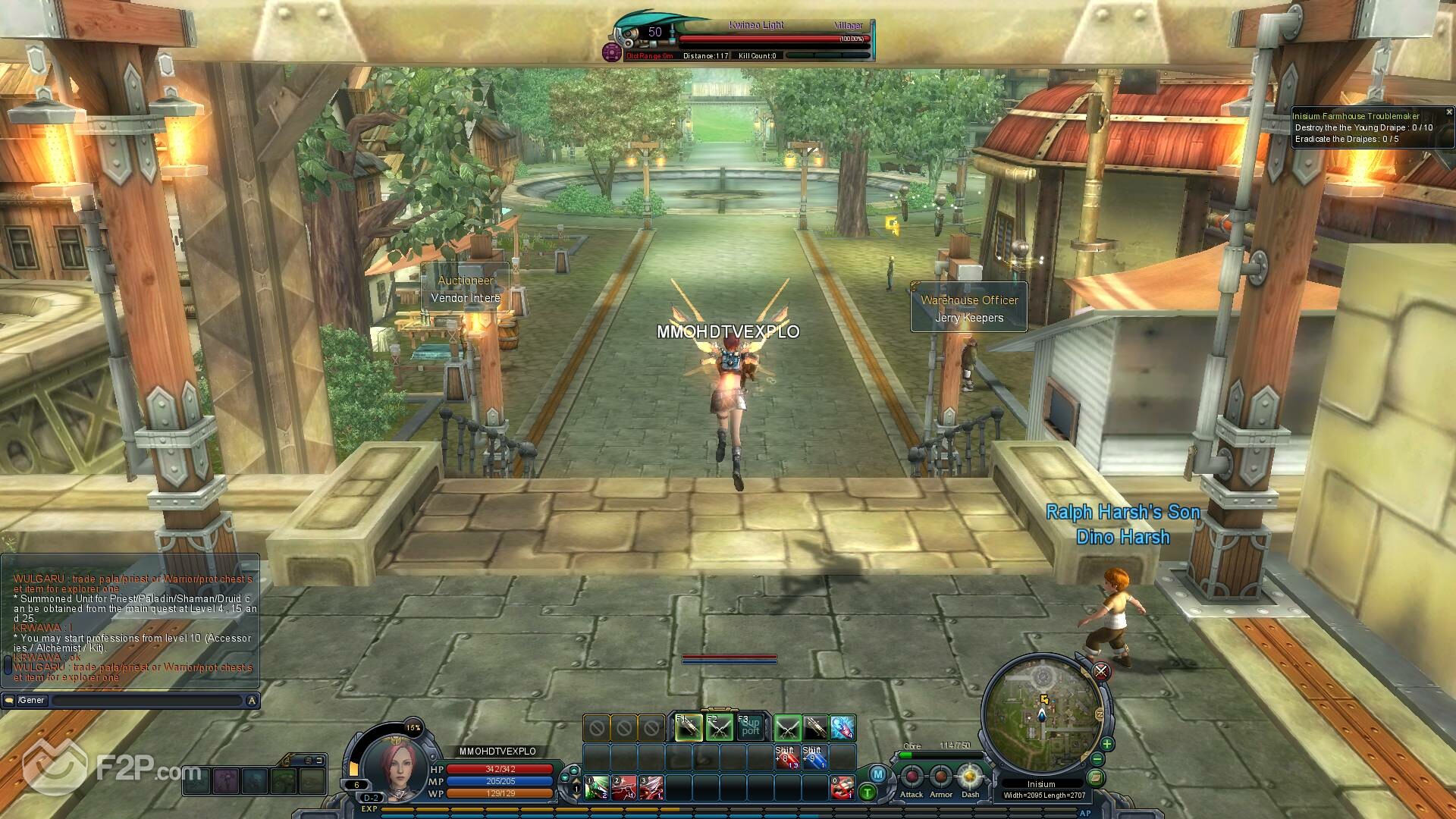Viewport: 1456px width, 819px height.
Task: Use the item in hotbar slot 0
Action: [843, 788]
